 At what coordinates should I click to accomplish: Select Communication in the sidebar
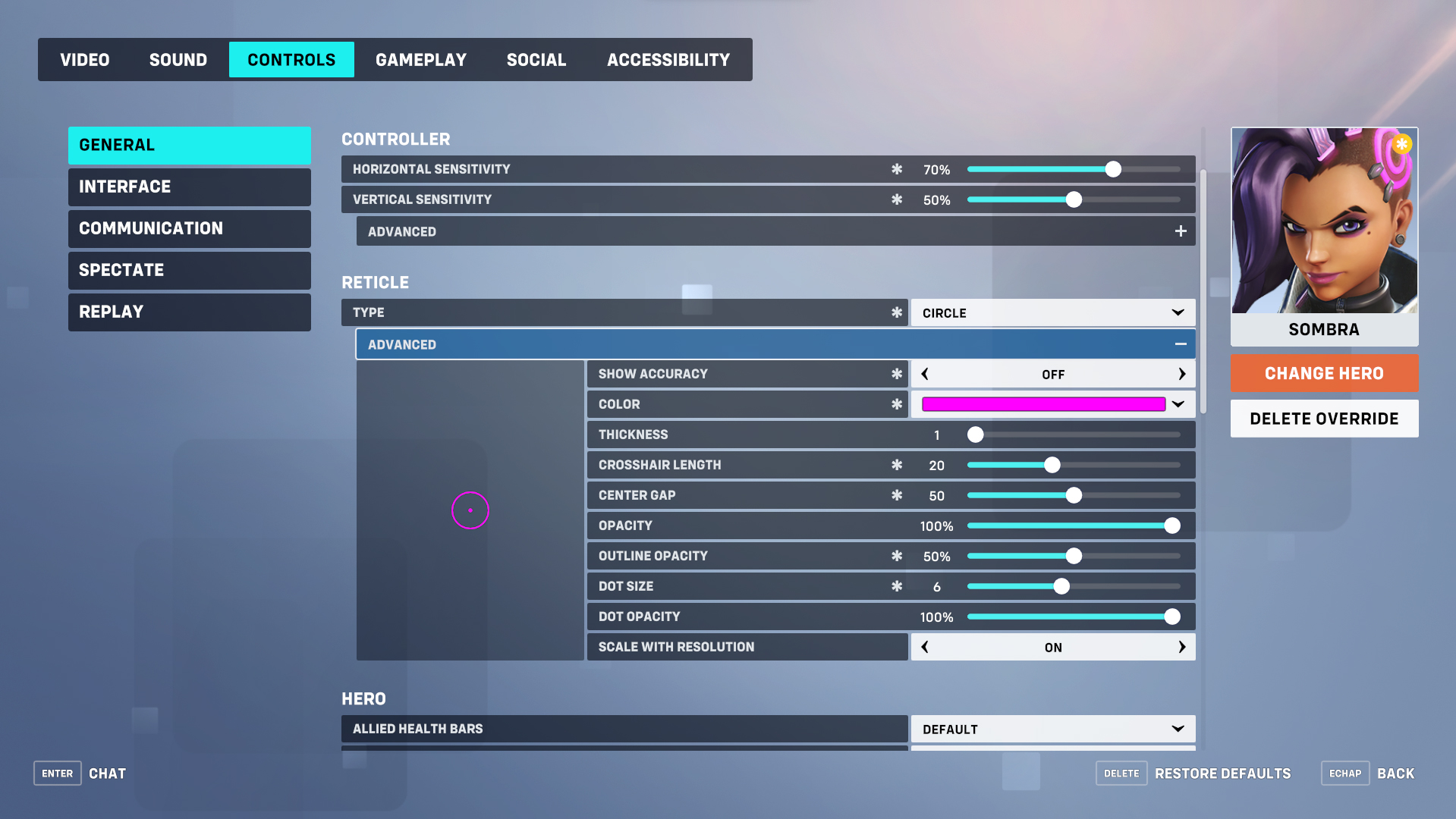tap(189, 228)
